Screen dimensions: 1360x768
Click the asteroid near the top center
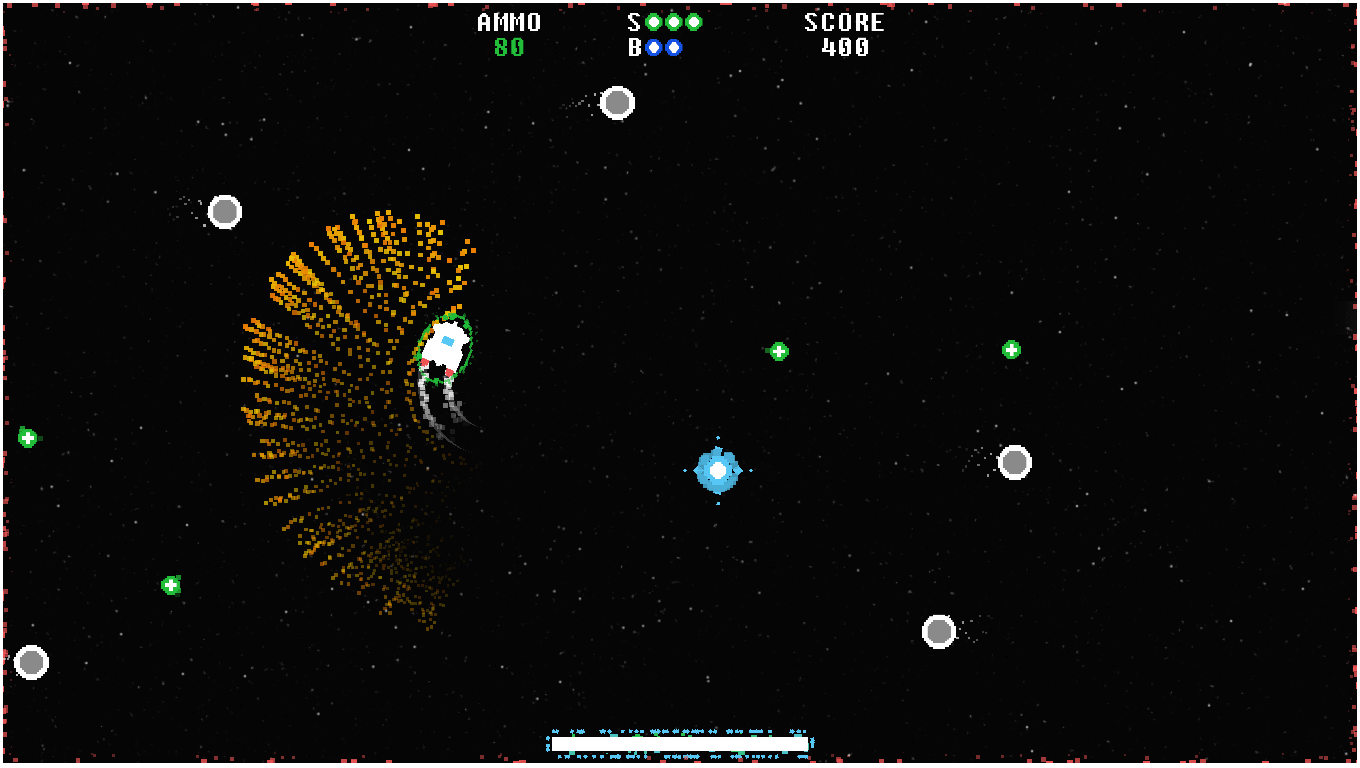617,103
